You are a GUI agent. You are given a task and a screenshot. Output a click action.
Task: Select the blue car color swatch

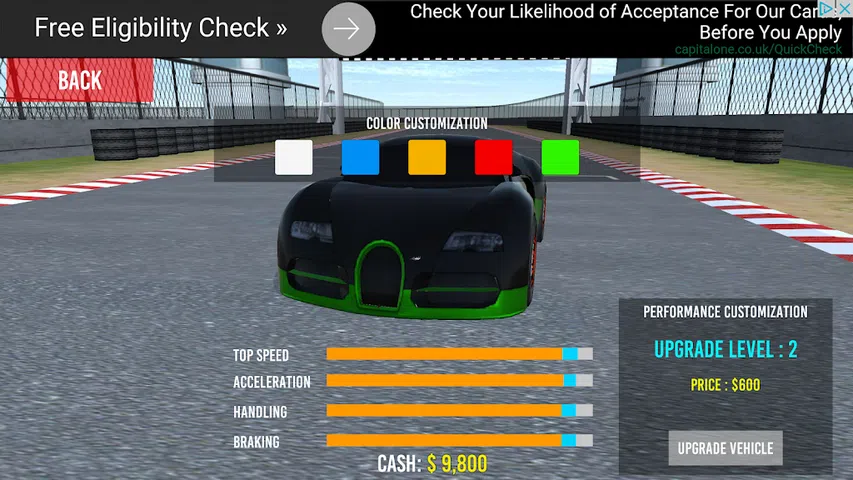click(x=360, y=158)
